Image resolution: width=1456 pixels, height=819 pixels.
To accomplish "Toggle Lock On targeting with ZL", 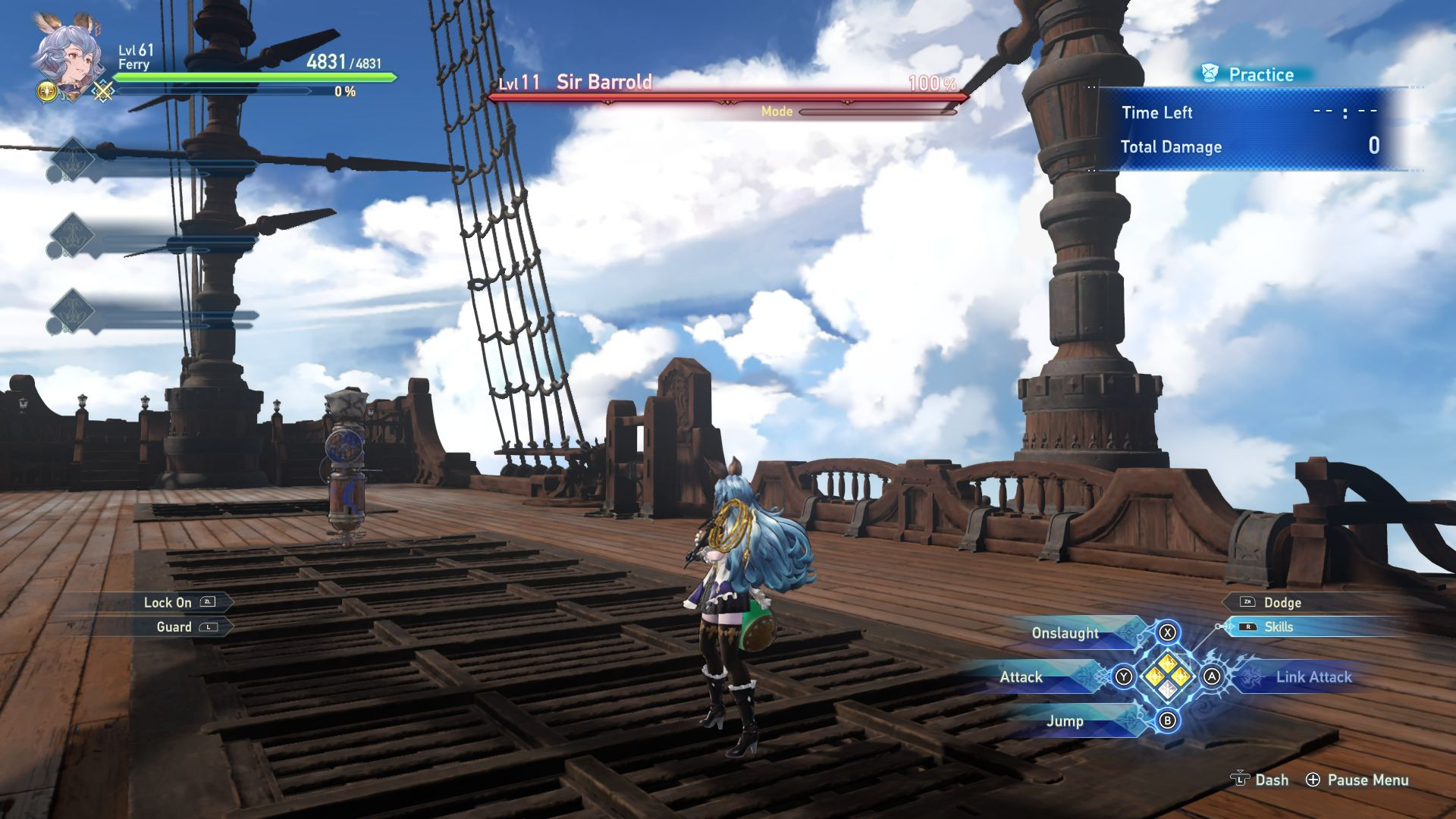I will (x=173, y=602).
